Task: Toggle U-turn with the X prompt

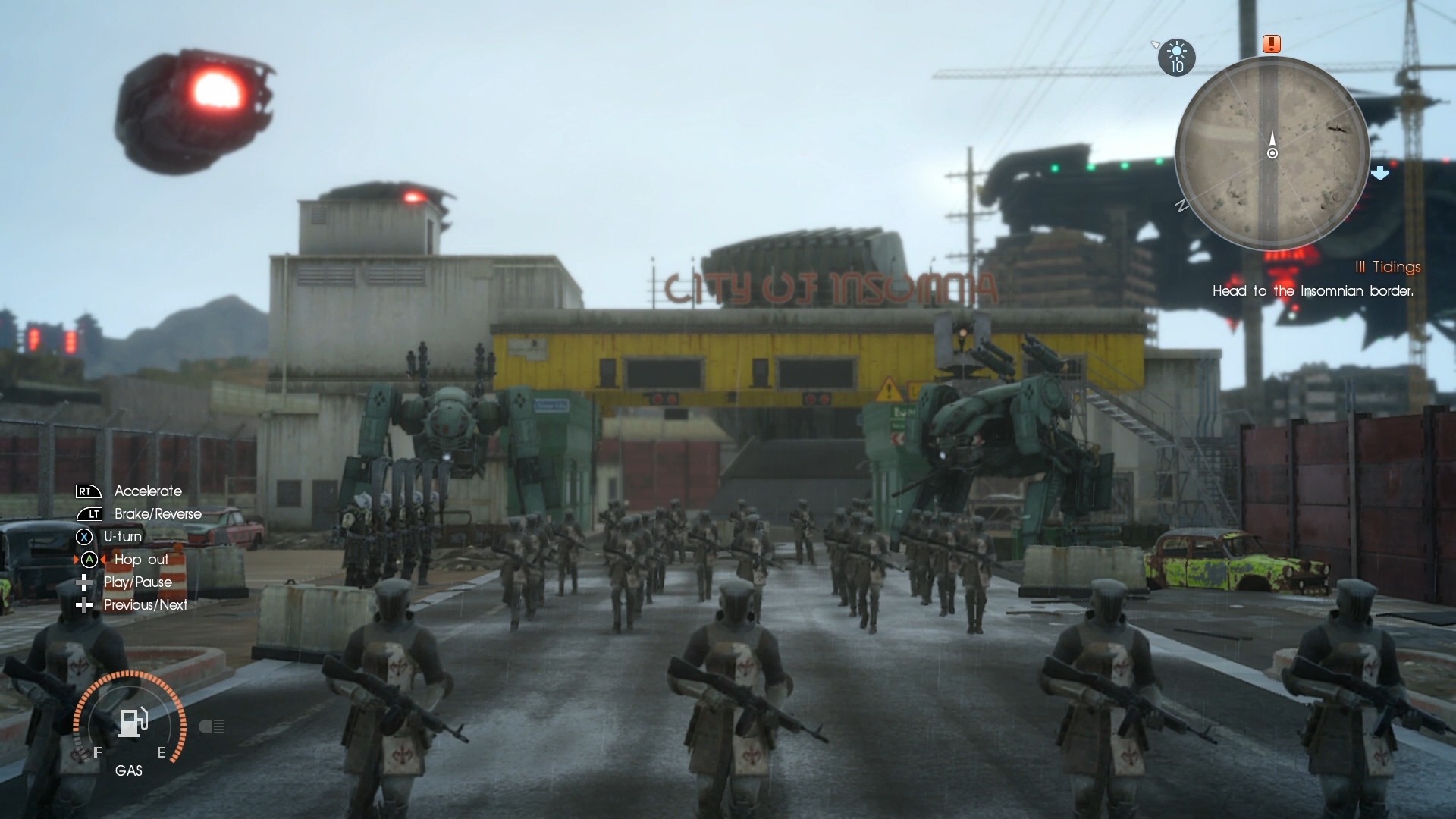Action: pos(86,537)
